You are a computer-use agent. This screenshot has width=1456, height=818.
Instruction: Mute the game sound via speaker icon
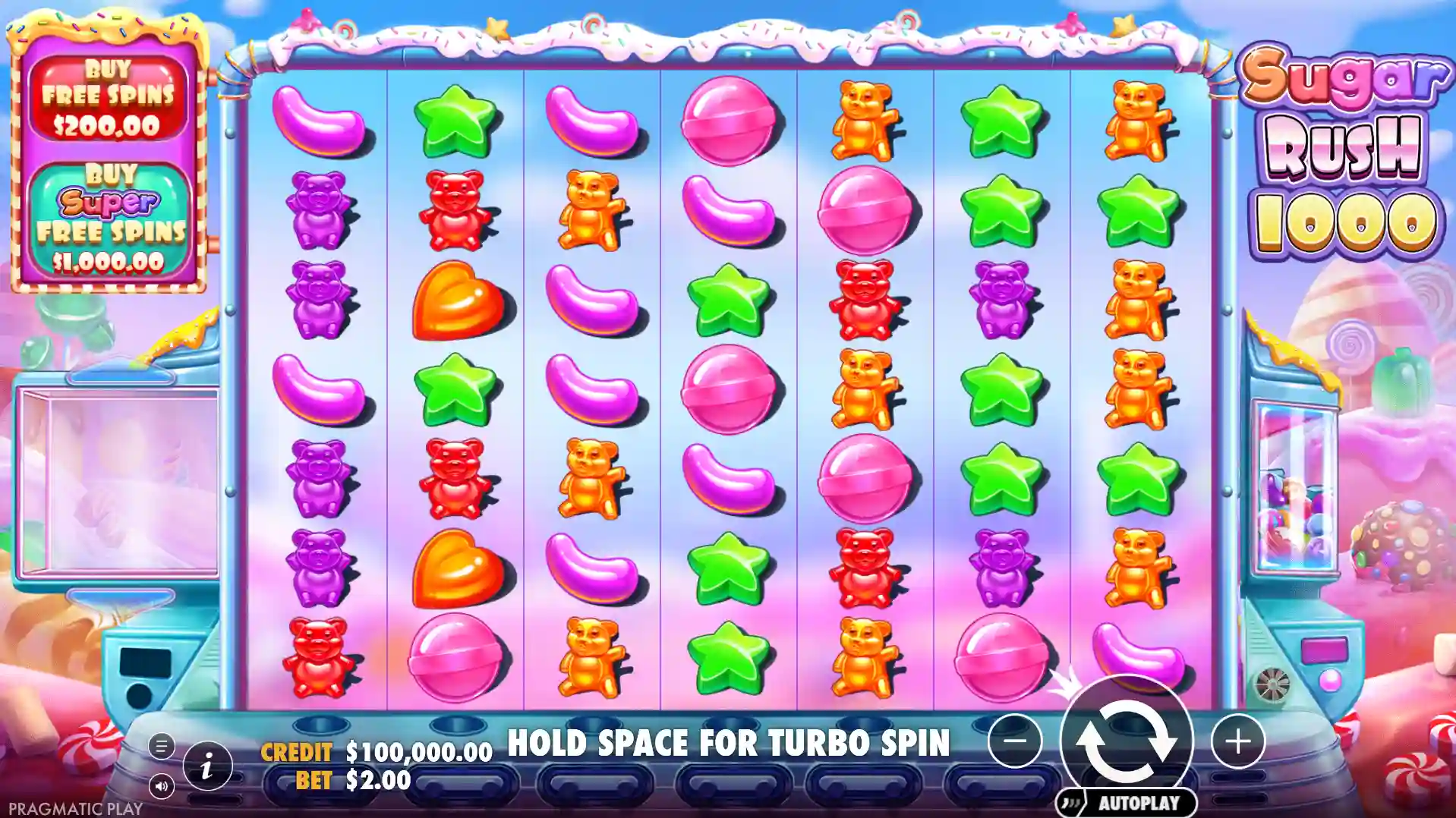(x=162, y=787)
